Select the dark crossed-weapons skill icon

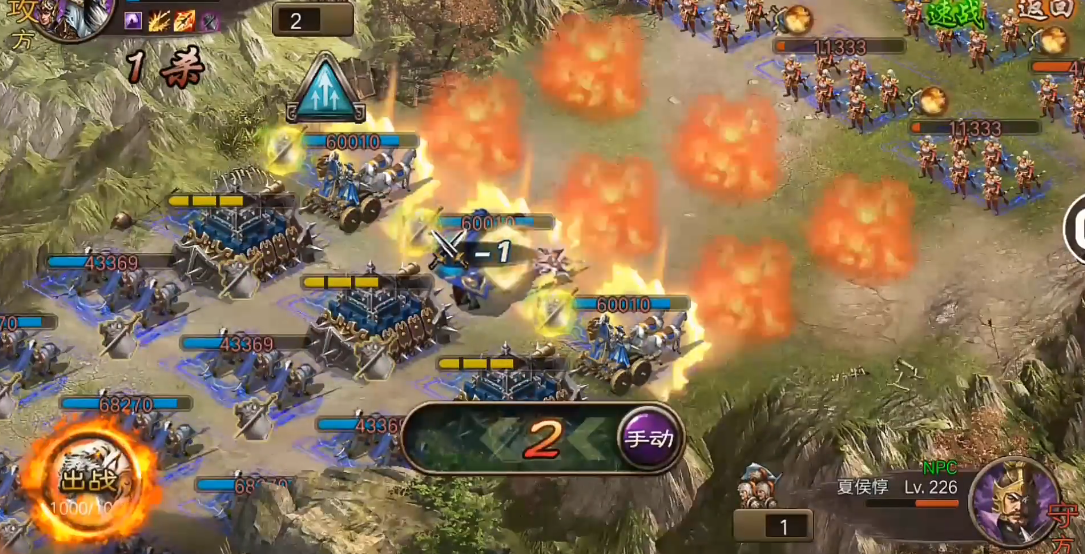(210, 19)
